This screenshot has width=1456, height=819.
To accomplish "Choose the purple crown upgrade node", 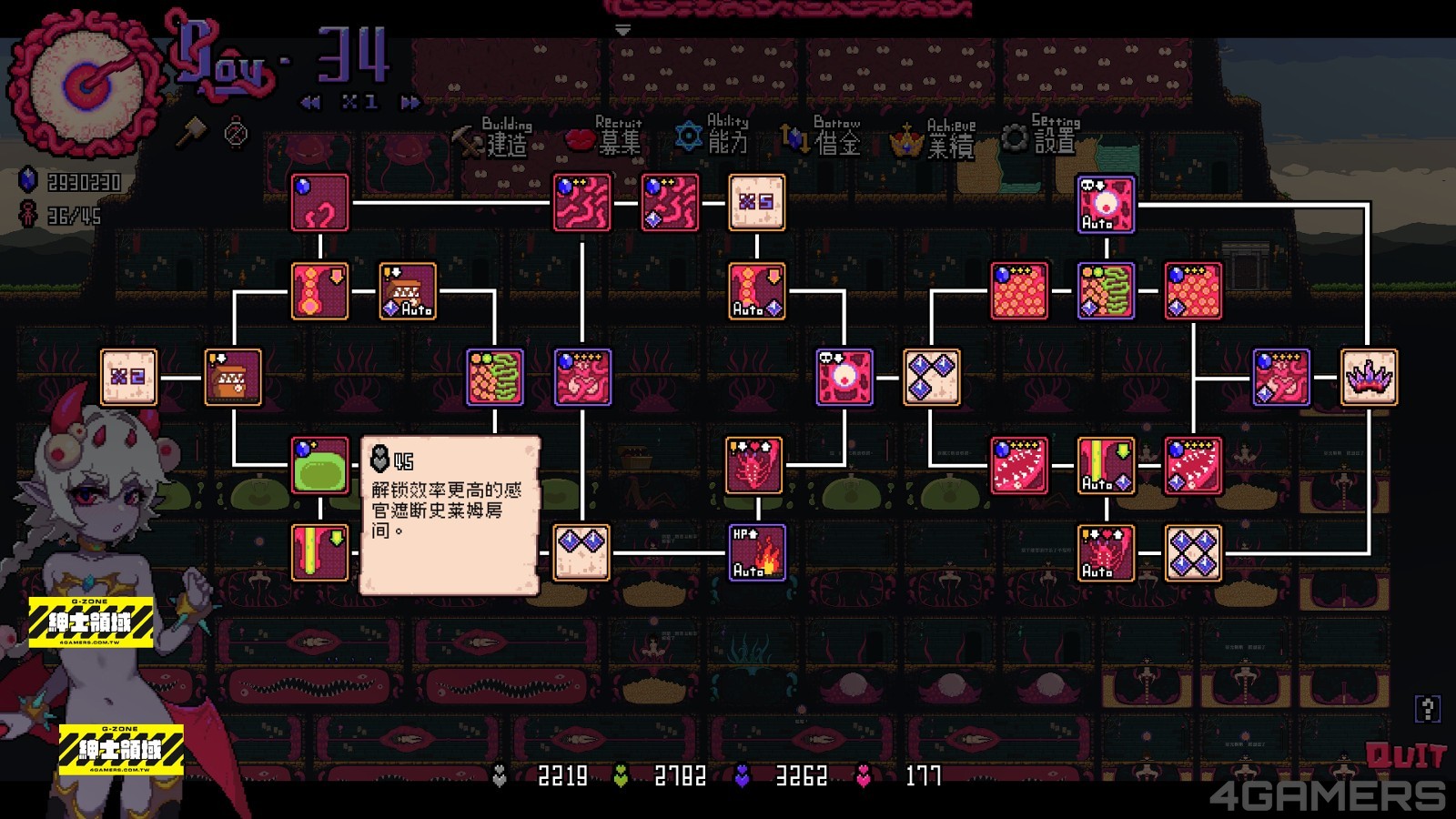I will (x=1369, y=377).
